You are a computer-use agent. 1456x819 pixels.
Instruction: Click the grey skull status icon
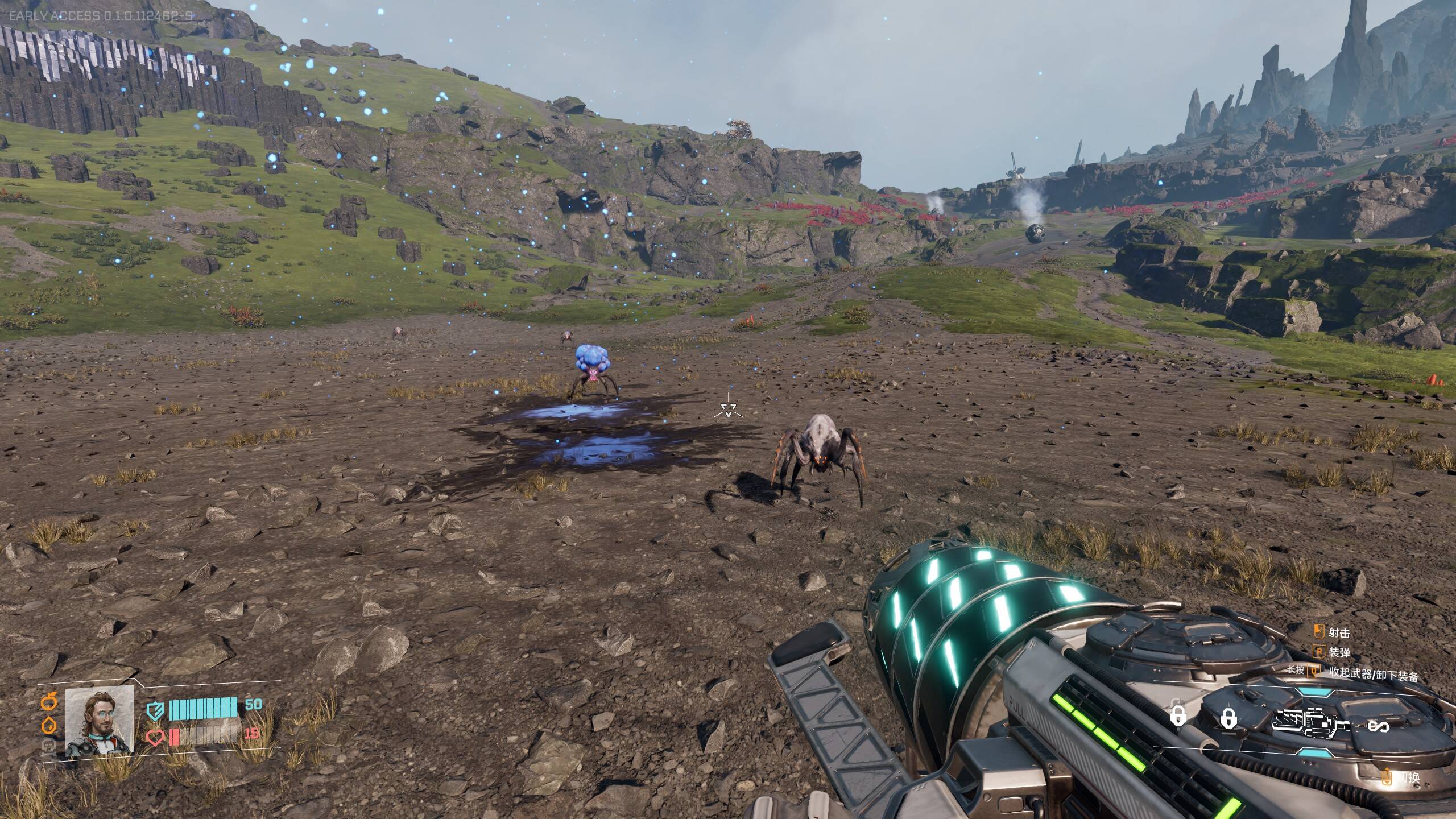coord(48,747)
